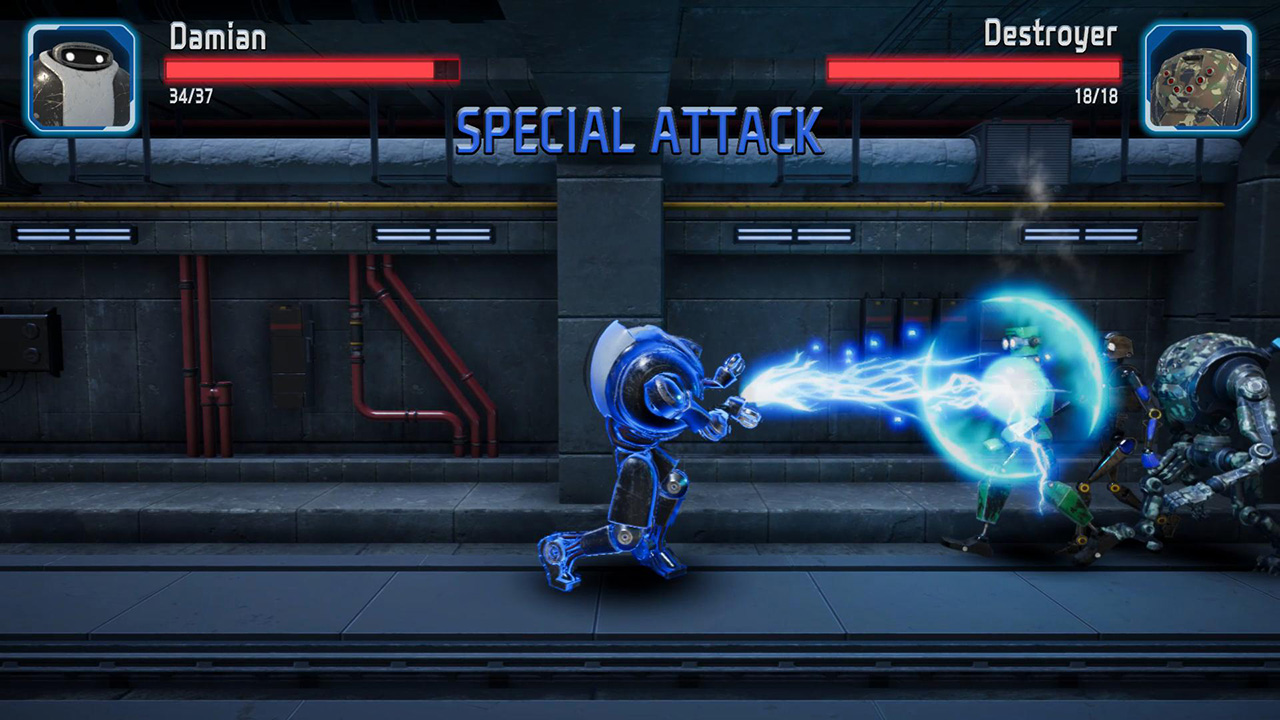
Task: Click Damian's robot portrait icon
Action: point(82,78)
